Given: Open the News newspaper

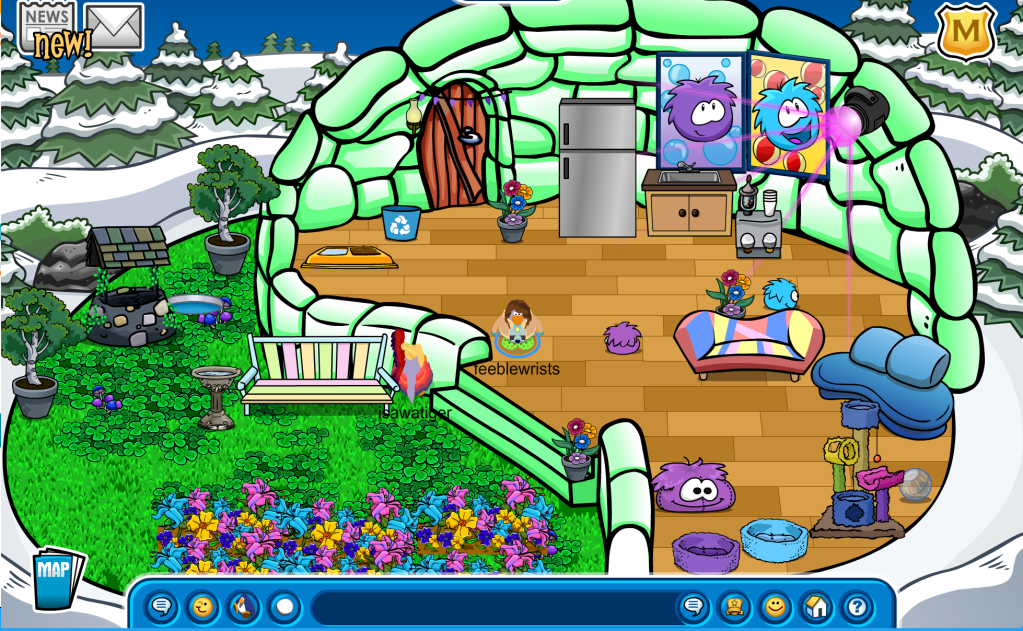Looking at the screenshot, I should tap(46, 22).
